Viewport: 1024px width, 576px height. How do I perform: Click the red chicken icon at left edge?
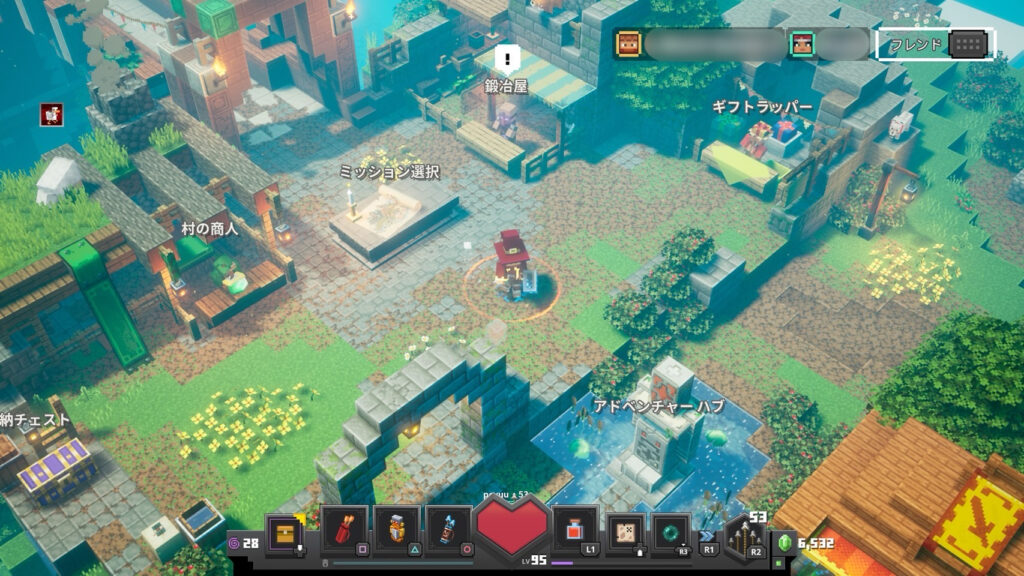pyautogui.click(x=52, y=114)
